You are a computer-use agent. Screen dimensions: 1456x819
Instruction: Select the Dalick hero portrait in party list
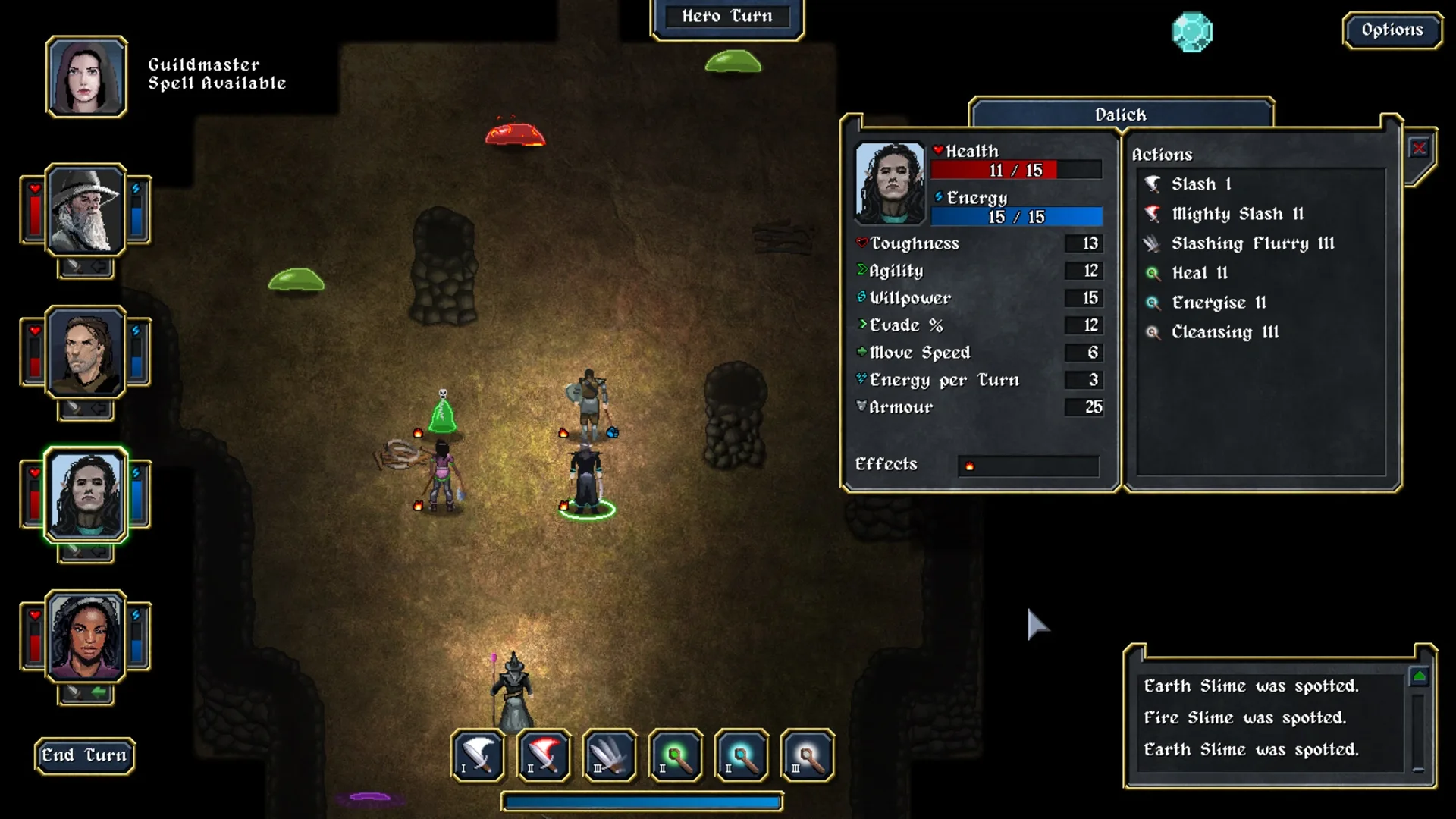point(86,494)
